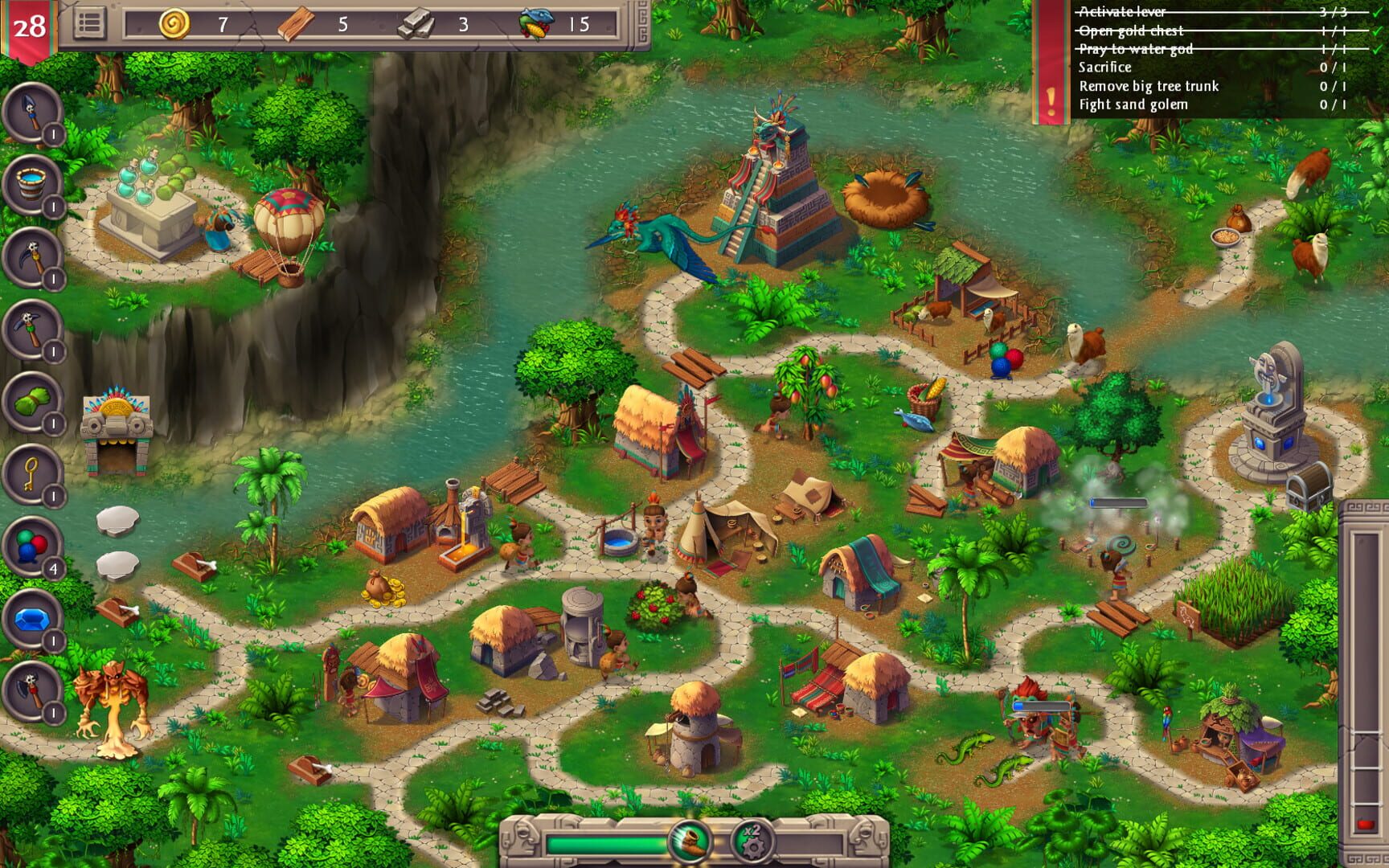Open the quest list icon beside level 28 banner
The width and height of the screenshot is (1389, 868).
click(x=91, y=22)
